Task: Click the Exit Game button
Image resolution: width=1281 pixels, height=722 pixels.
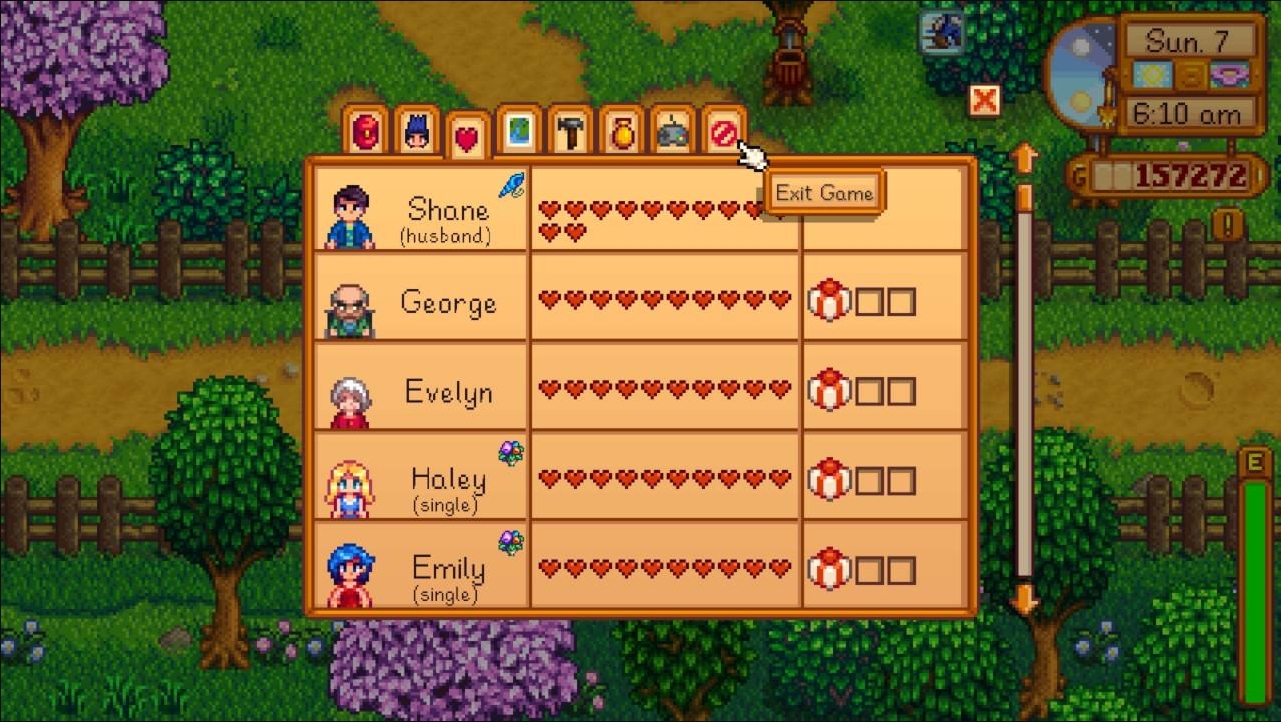Action: point(825,192)
